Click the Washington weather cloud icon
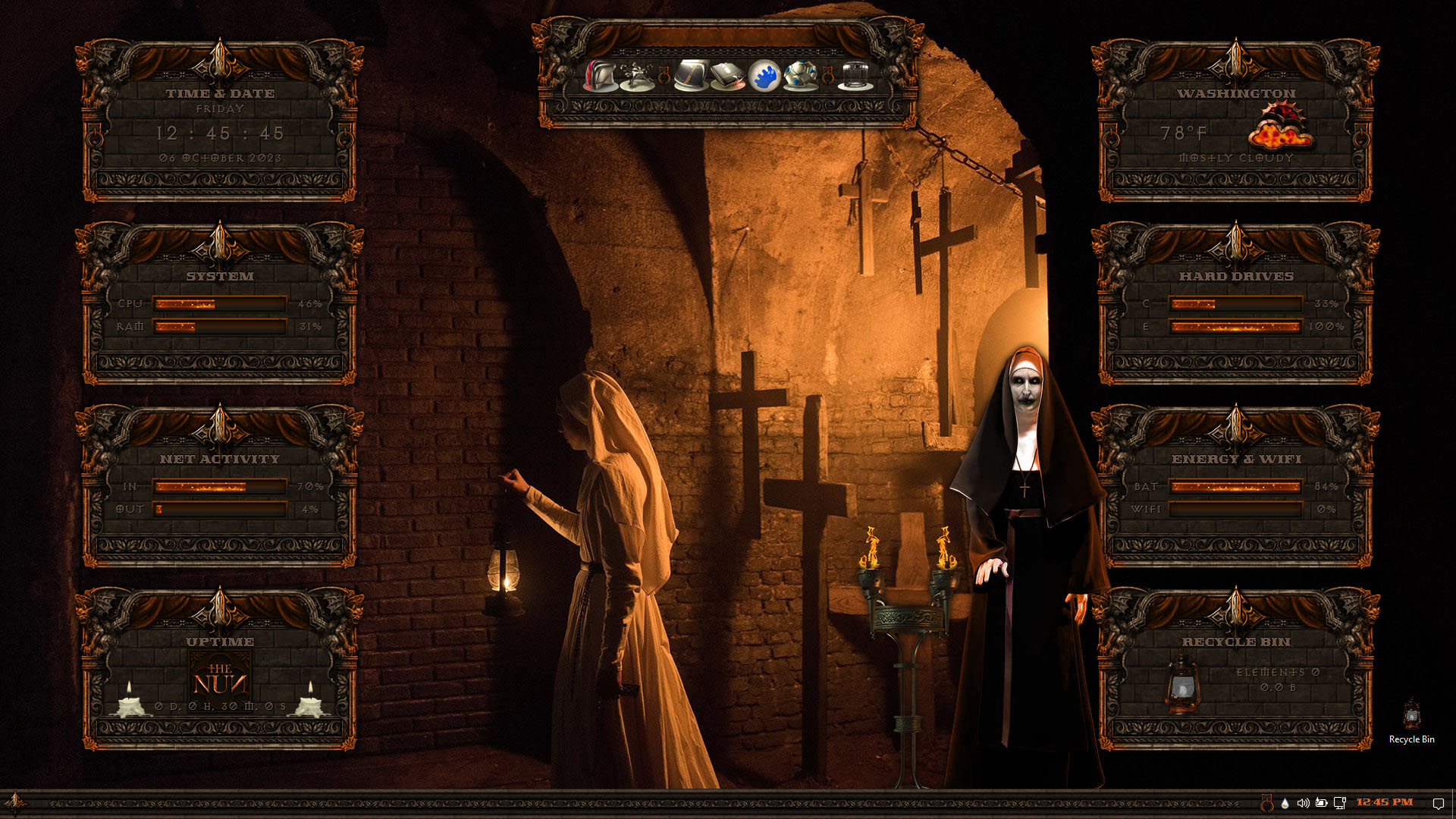The height and width of the screenshot is (819, 1456). (1280, 127)
